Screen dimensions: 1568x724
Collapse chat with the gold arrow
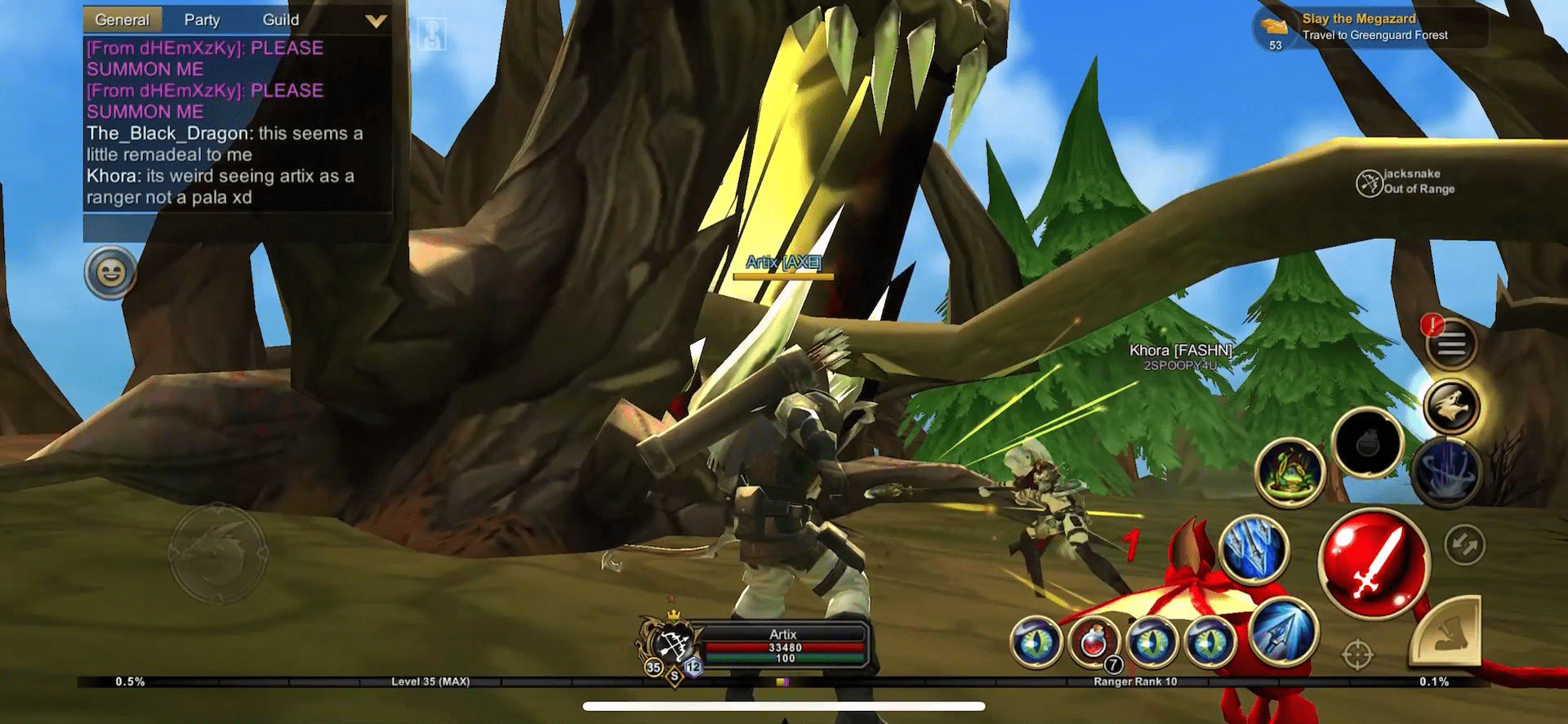click(376, 20)
